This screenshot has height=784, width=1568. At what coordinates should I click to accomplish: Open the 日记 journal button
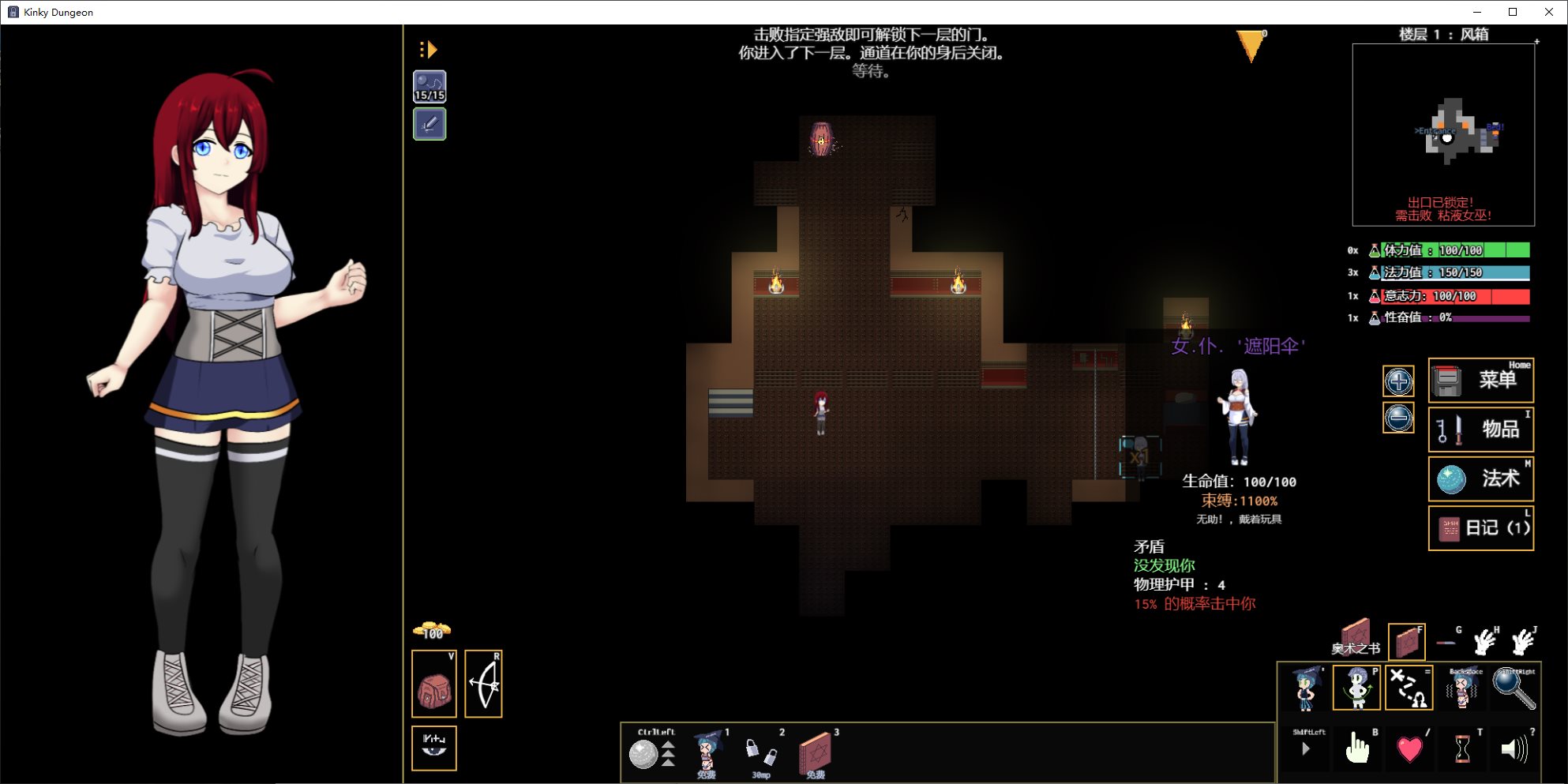point(1480,527)
